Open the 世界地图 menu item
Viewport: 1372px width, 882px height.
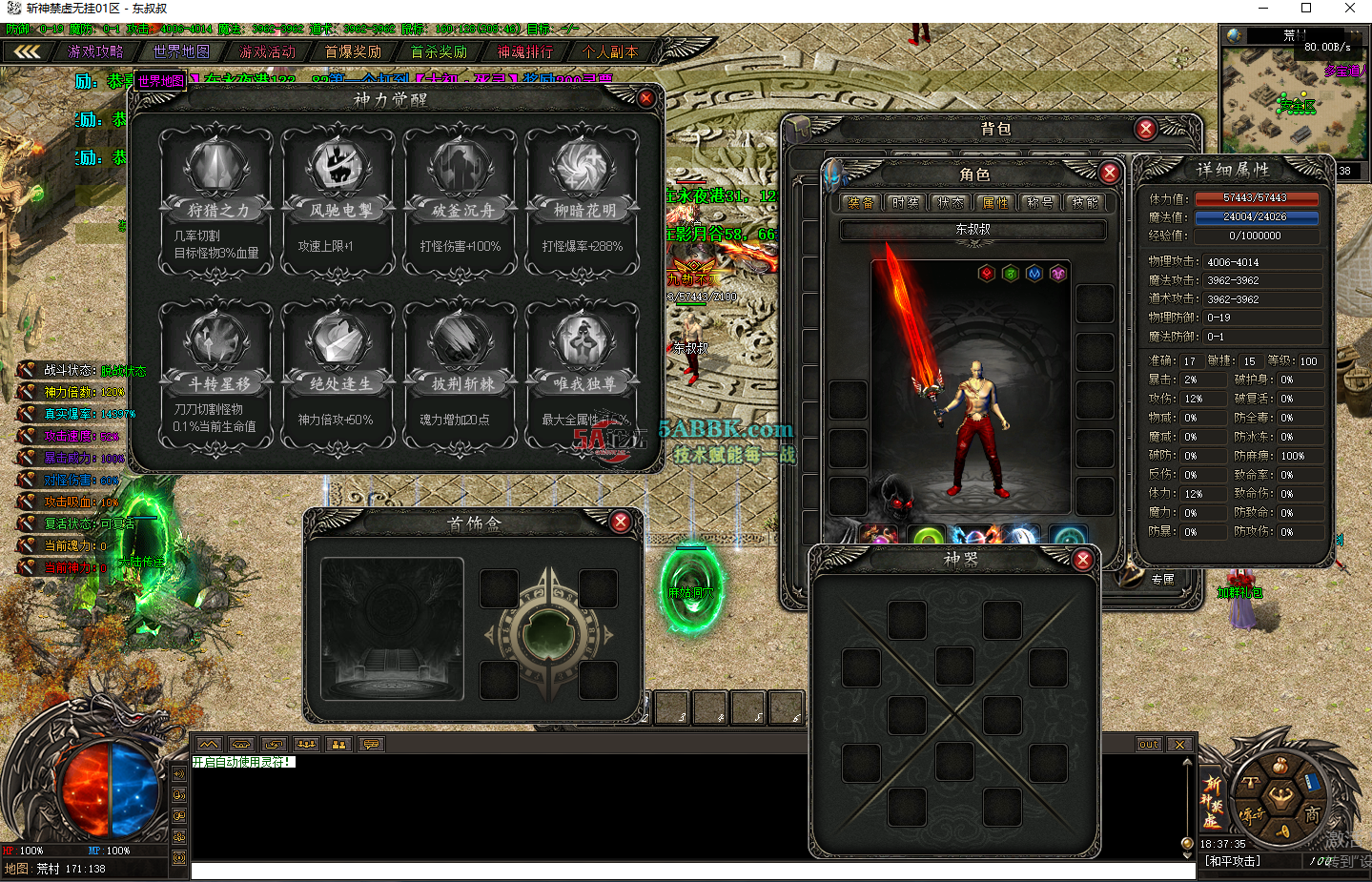coord(179,51)
